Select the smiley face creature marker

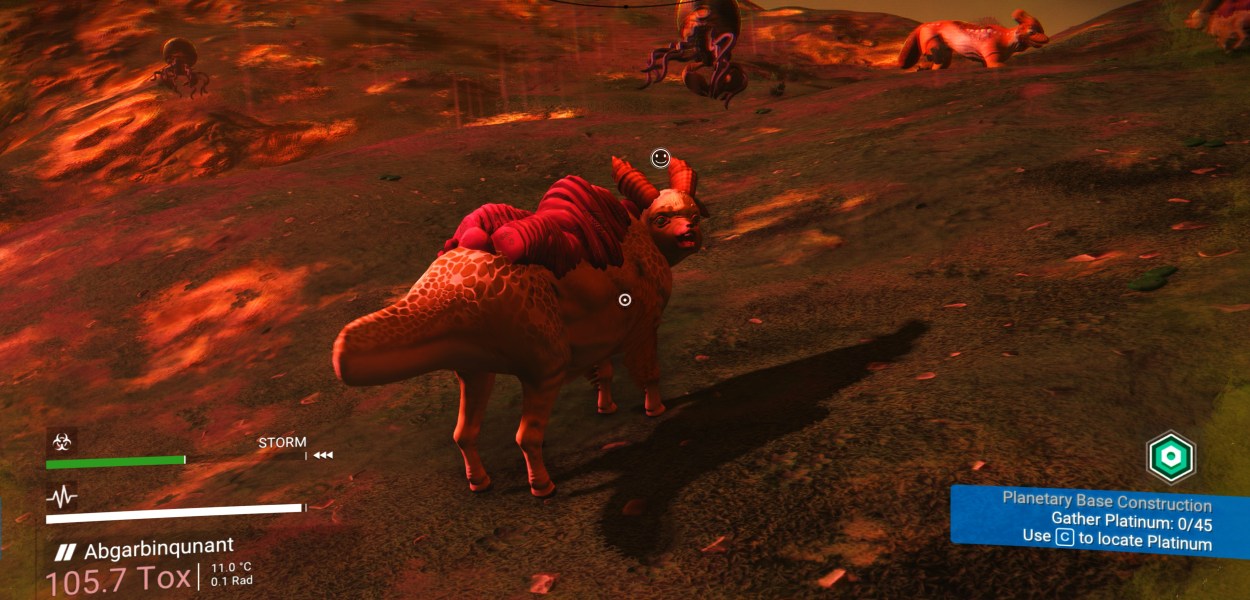660,158
